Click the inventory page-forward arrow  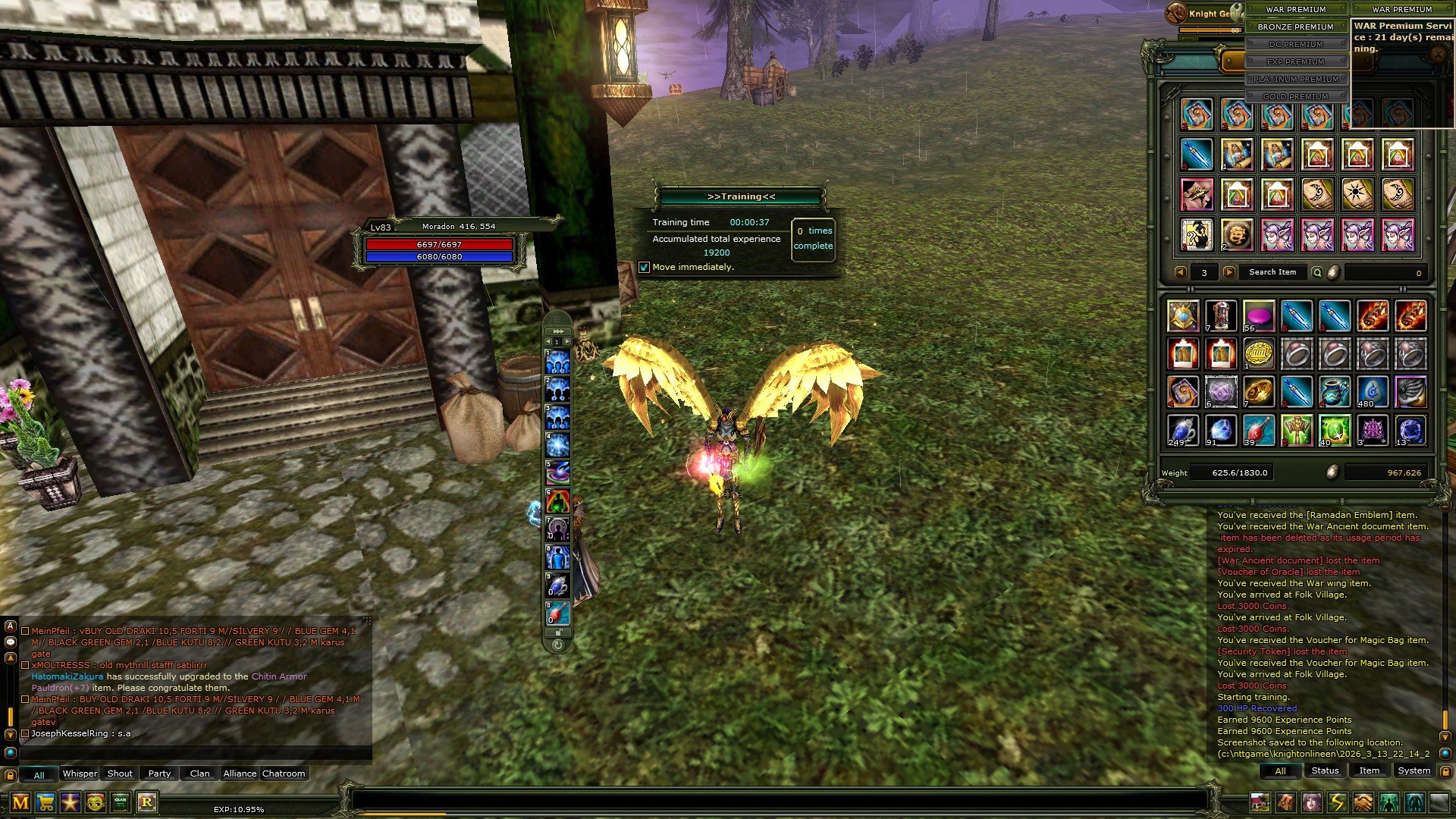click(1228, 271)
